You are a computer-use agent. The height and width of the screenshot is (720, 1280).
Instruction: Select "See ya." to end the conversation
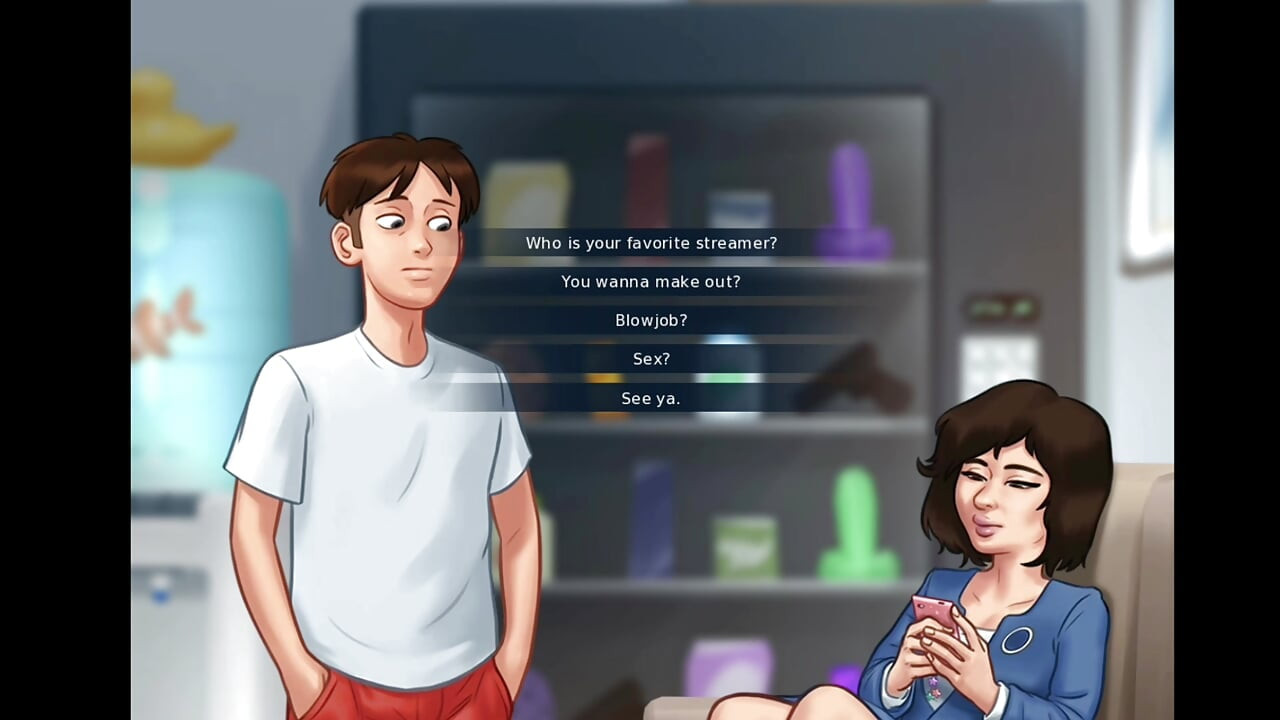[651, 397]
